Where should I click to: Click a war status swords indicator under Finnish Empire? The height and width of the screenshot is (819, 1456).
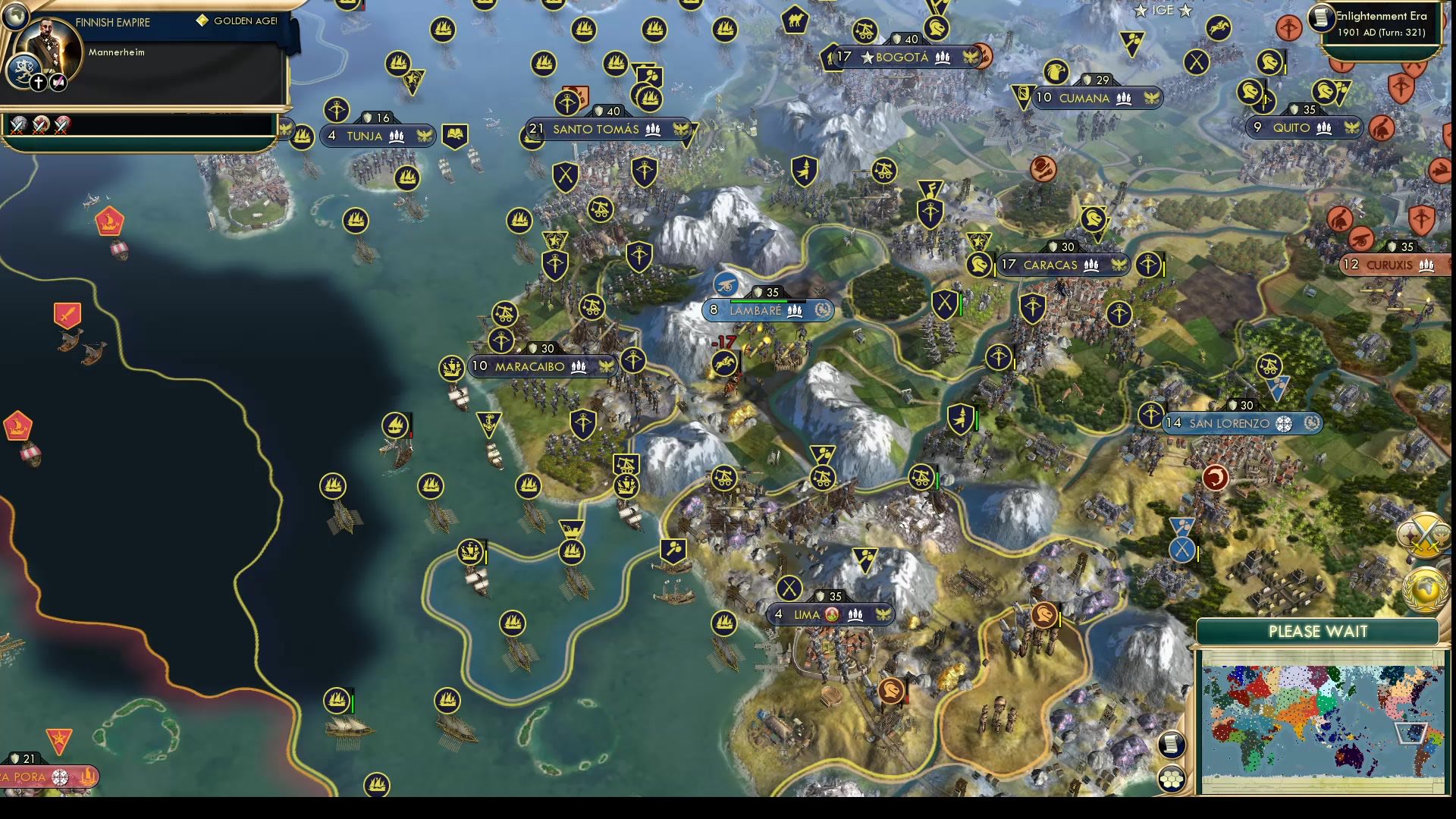point(18,127)
